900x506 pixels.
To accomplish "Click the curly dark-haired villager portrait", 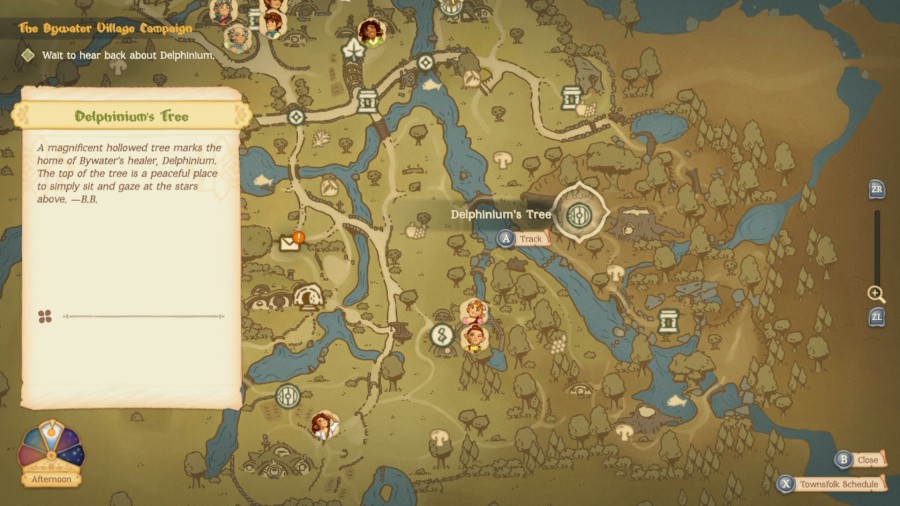I will (371, 32).
